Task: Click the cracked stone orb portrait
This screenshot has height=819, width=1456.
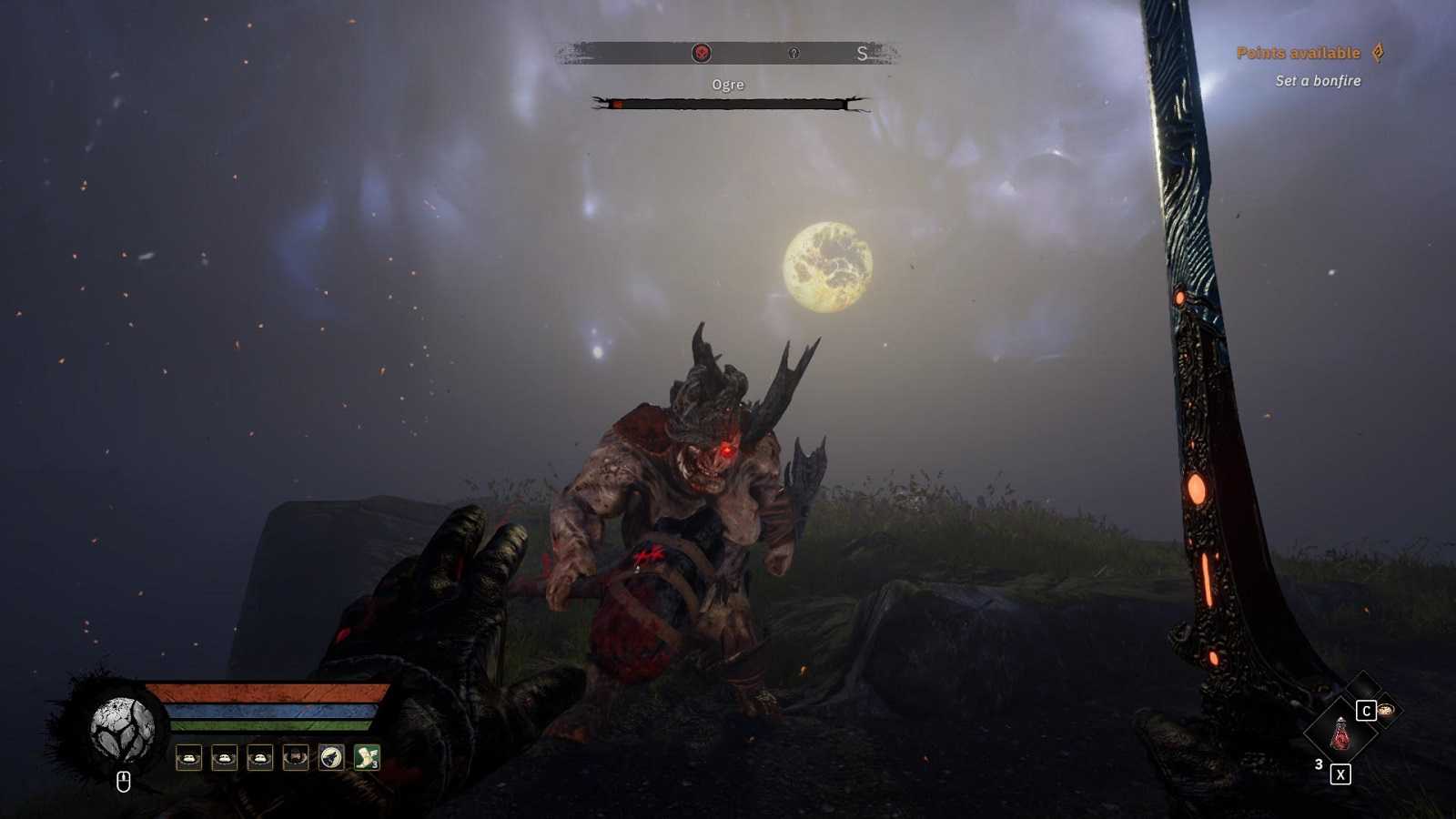Action: click(x=122, y=730)
